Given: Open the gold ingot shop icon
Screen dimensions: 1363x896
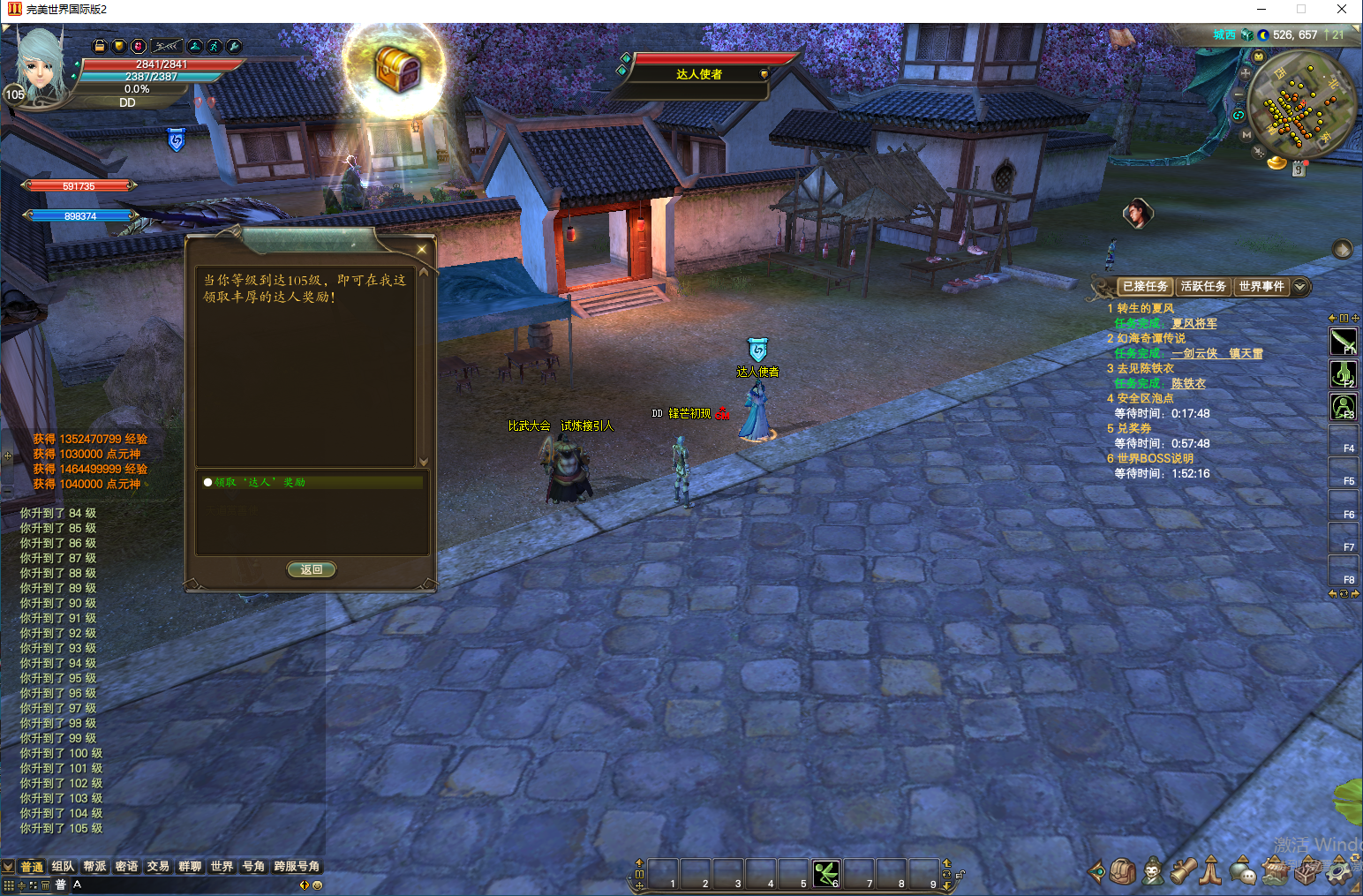Looking at the screenshot, I should pos(1276,162).
